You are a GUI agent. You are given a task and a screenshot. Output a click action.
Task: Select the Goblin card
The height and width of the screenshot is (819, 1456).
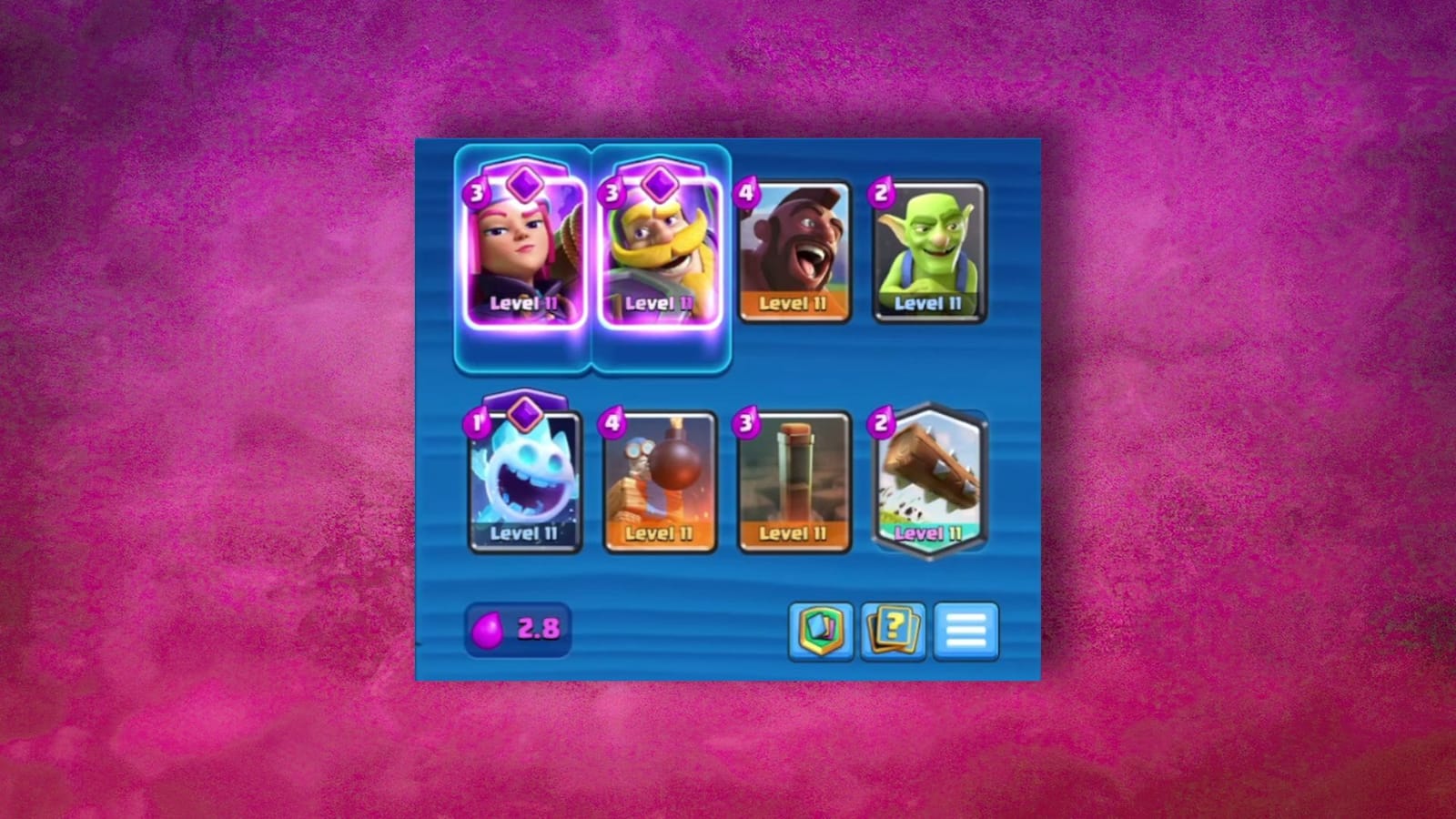point(930,252)
